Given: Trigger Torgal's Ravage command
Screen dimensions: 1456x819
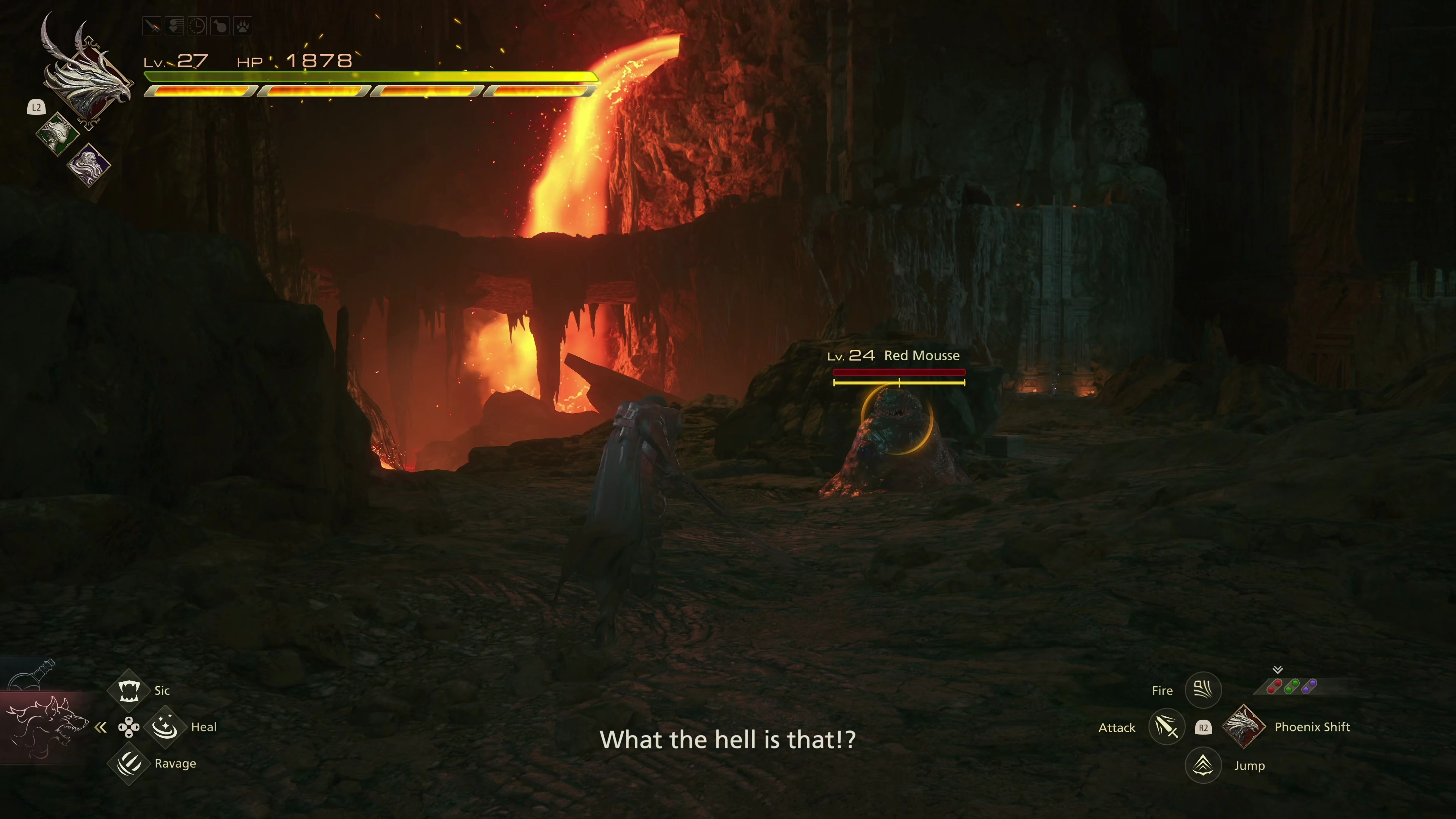Looking at the screenshot, I should click(128, 764).
